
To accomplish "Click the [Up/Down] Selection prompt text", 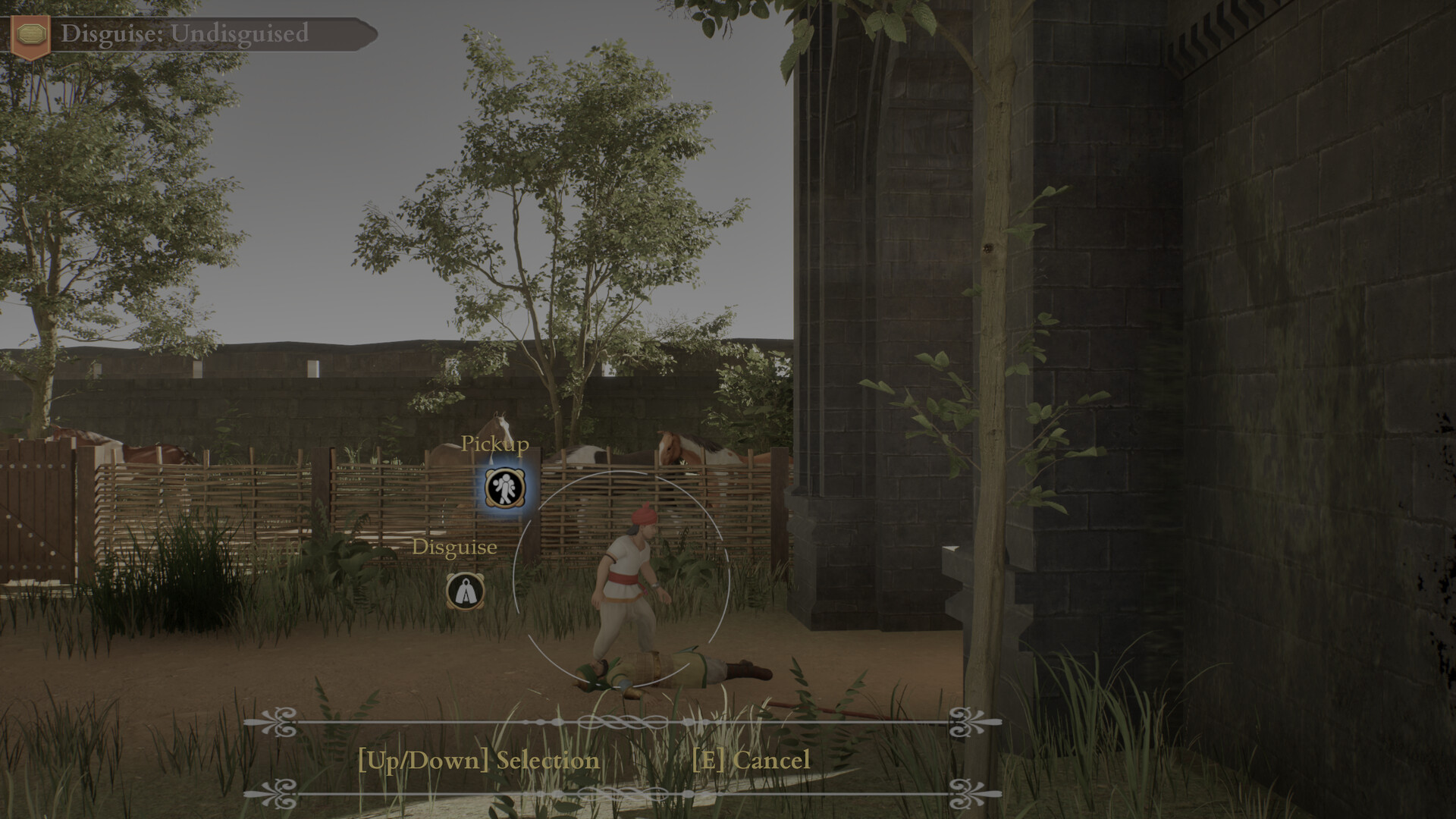I will 479,761.
